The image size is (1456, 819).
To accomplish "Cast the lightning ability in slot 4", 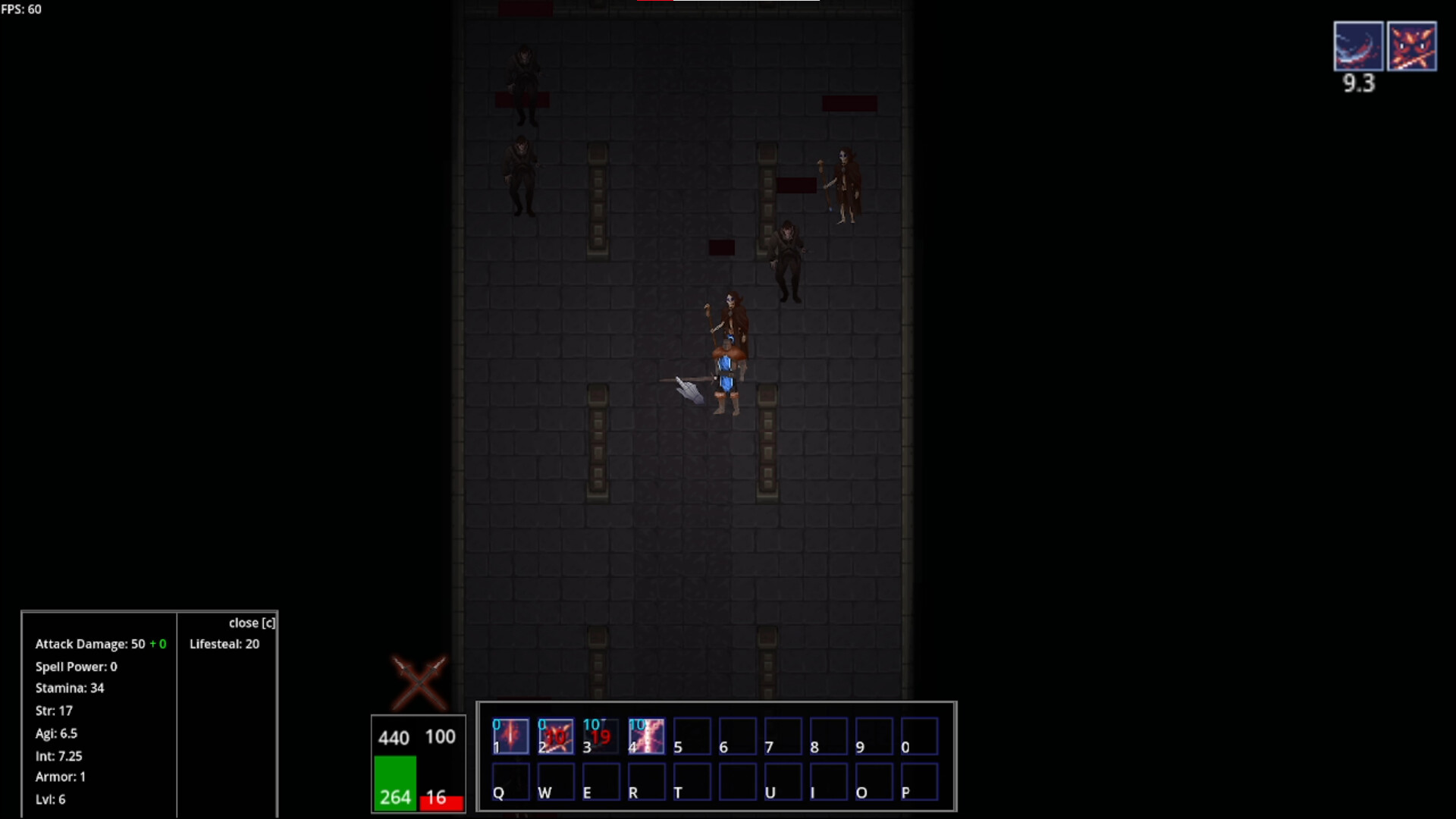I will tap(647, 736).
